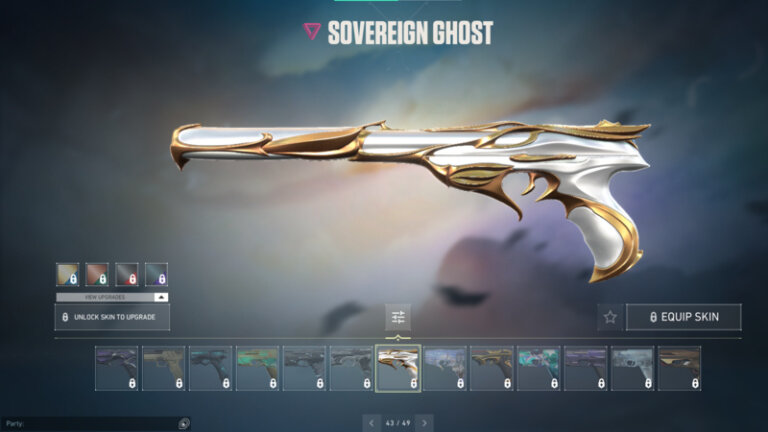The width and height of the screenshot is (768, 432).
Task: Choose the copper and green variant swatch
Action: click(x=97, y=274)
